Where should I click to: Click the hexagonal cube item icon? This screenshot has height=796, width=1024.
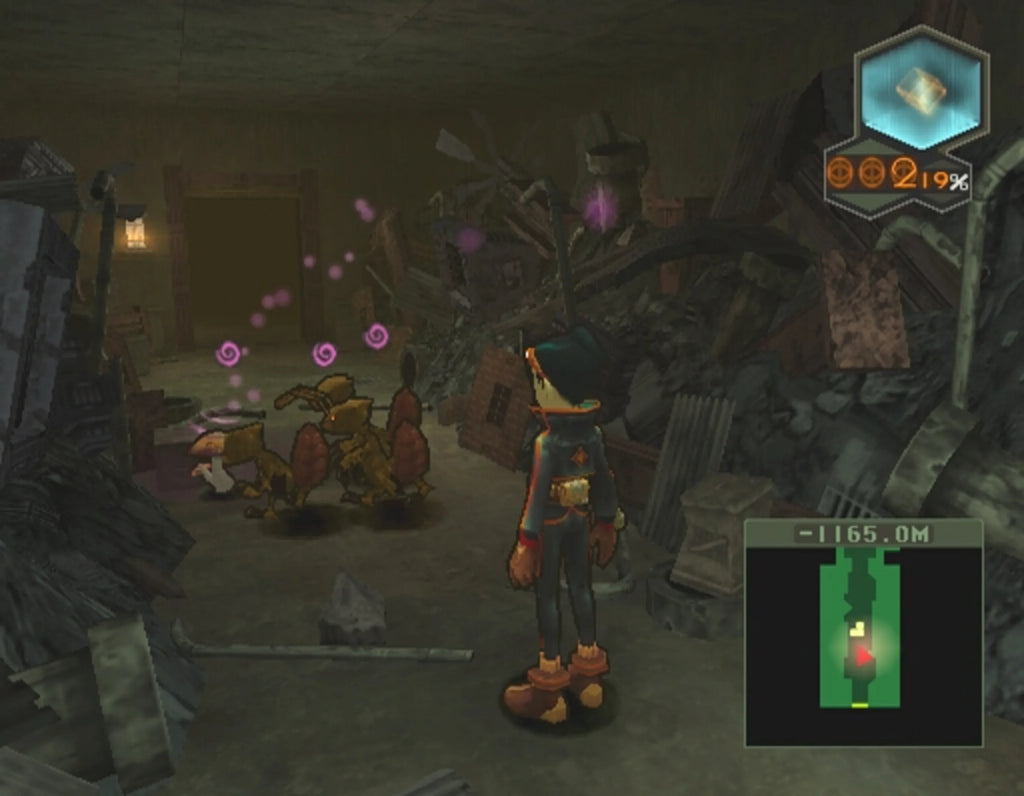[x=921, y=91]
